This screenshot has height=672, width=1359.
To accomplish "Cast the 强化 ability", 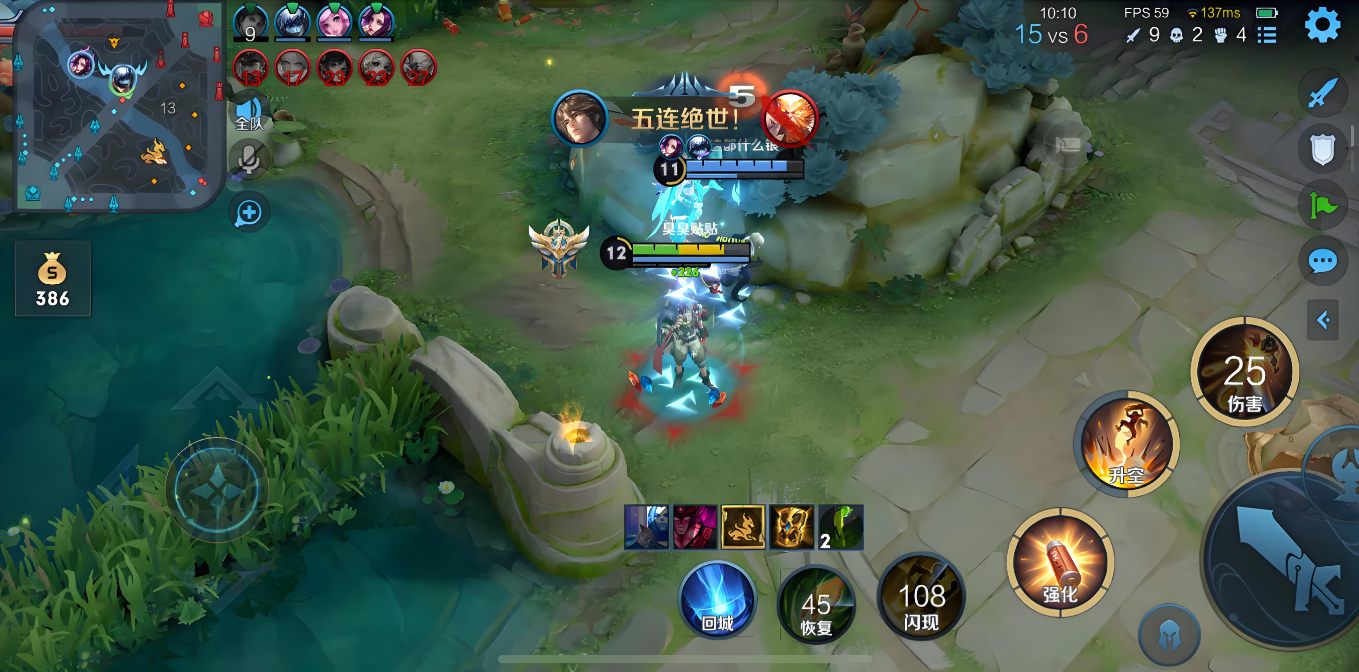I will click(1060, 562).
